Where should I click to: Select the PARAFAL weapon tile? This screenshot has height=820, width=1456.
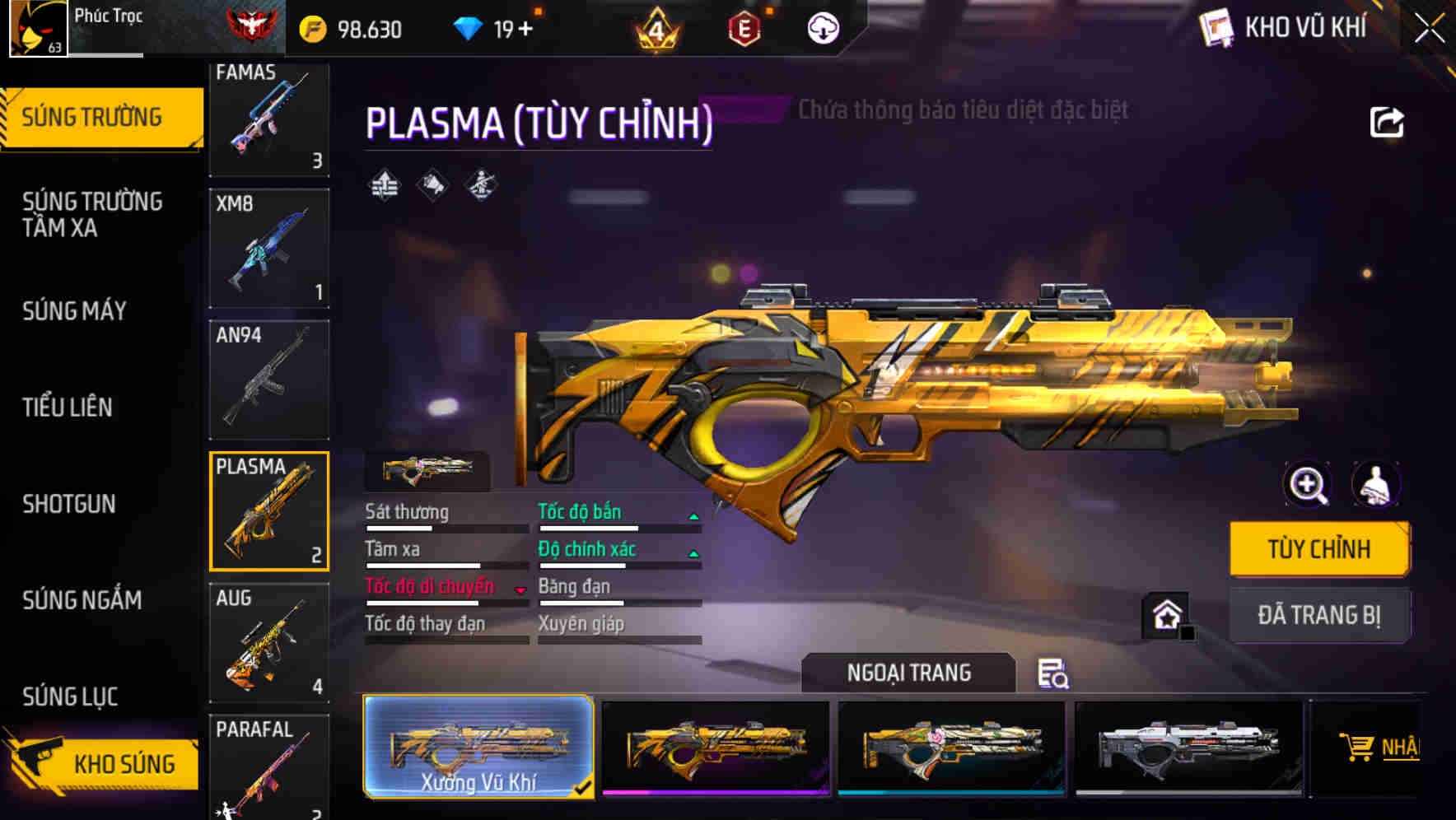[269, 767]
